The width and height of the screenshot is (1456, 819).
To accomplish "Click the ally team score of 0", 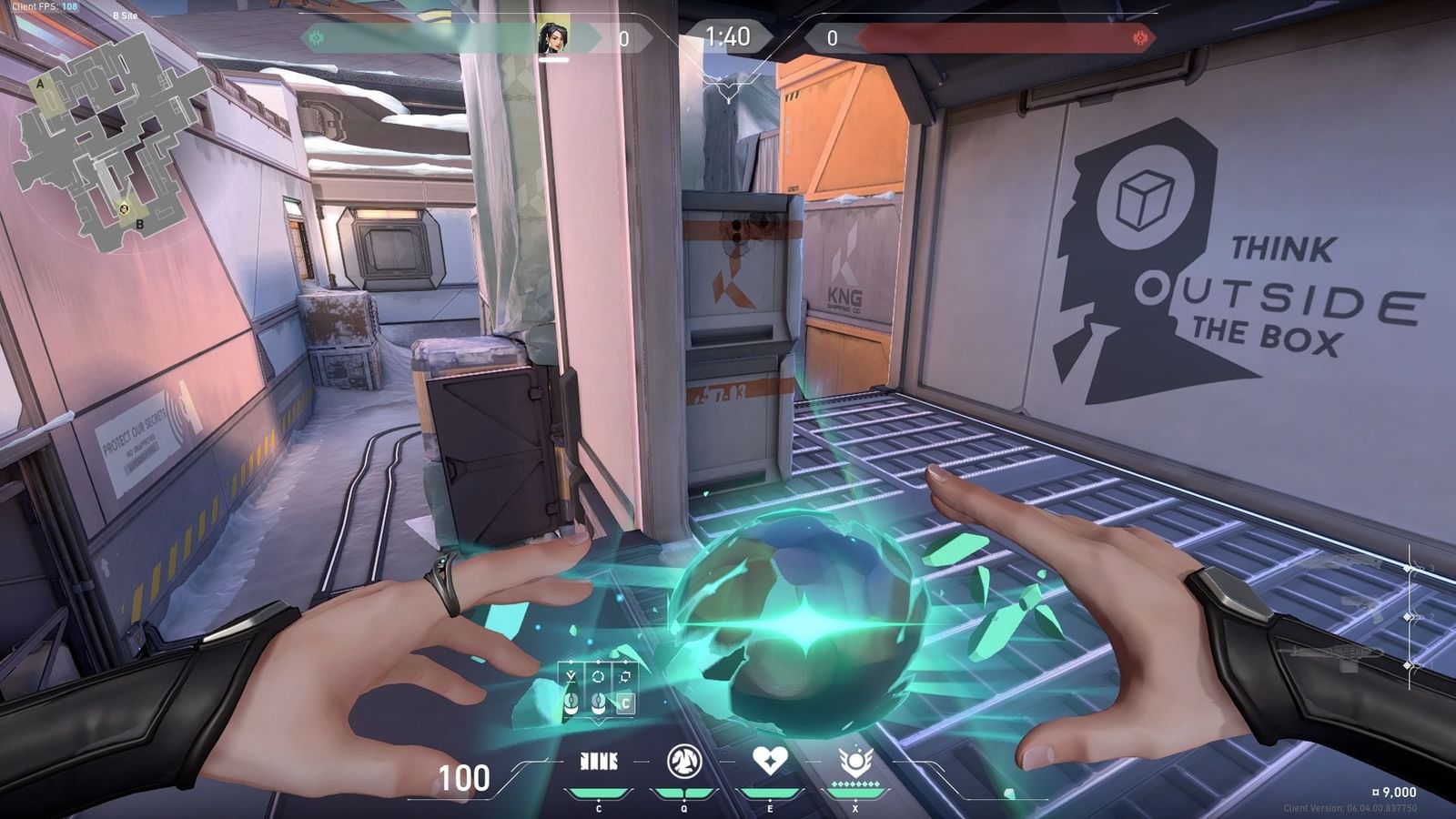I will click(x=624, y=39).
